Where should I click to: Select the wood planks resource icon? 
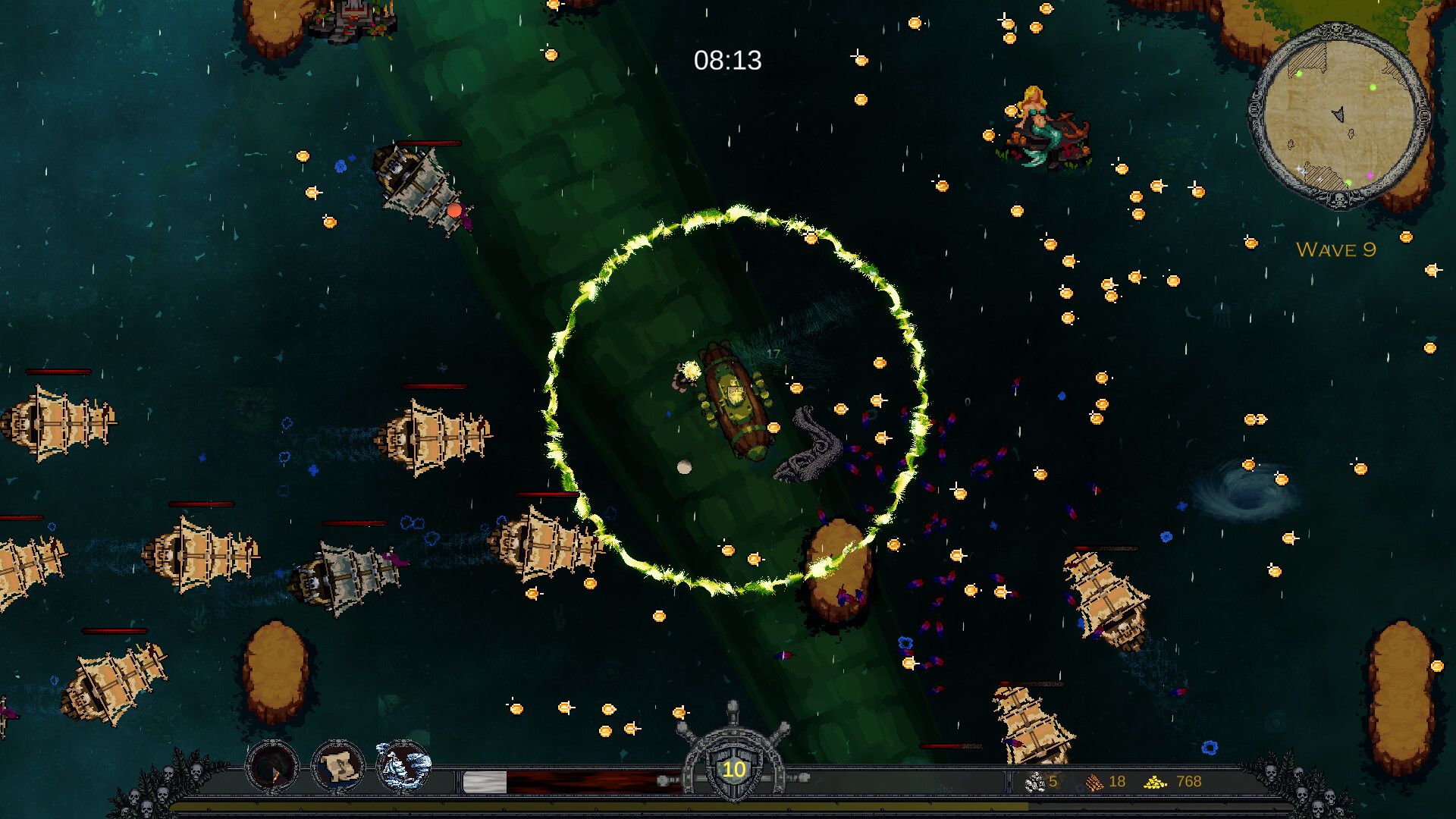click(x=1094, y=782)
